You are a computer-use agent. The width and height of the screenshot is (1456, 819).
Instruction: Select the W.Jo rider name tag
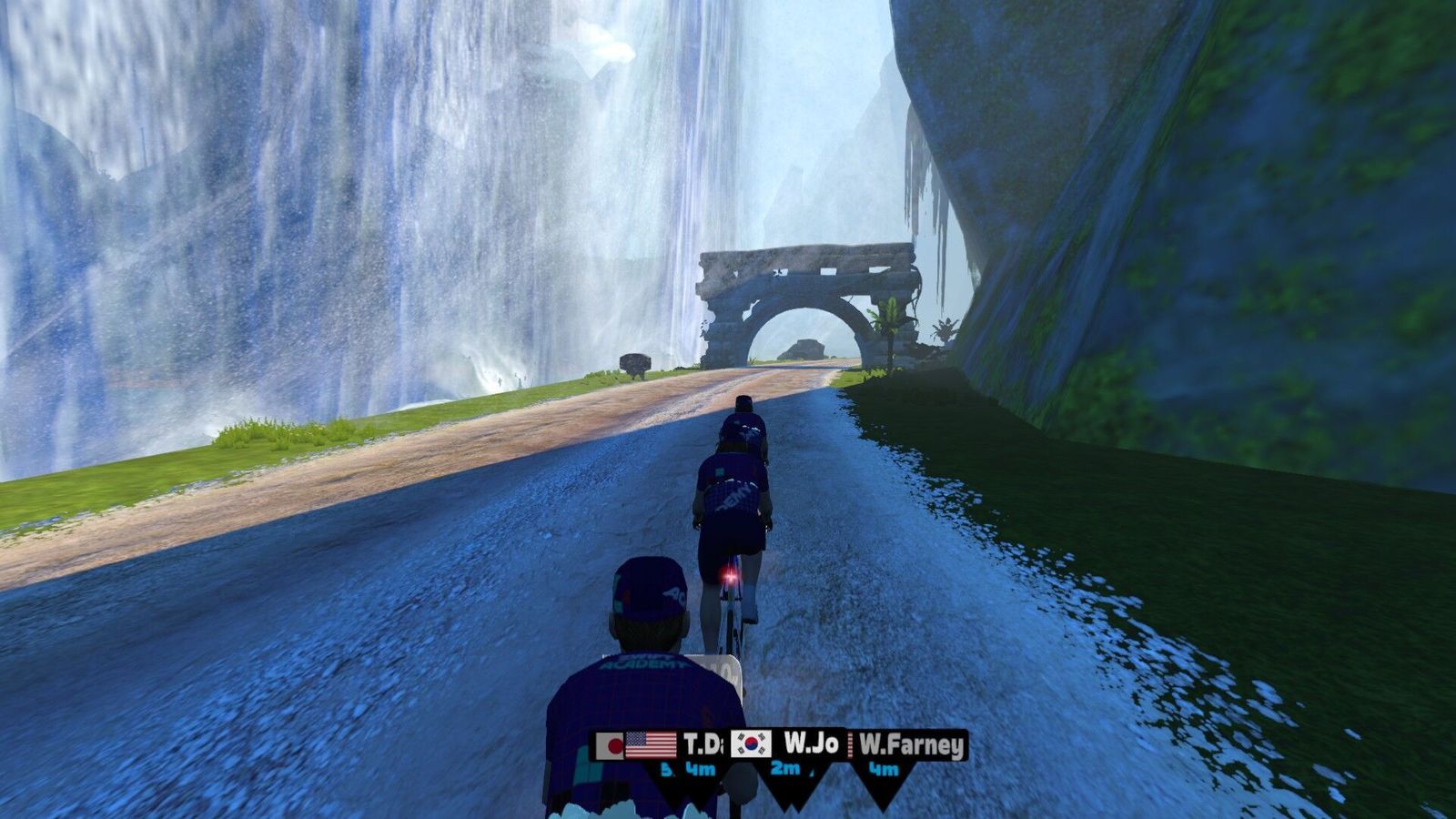click(788, 744)
